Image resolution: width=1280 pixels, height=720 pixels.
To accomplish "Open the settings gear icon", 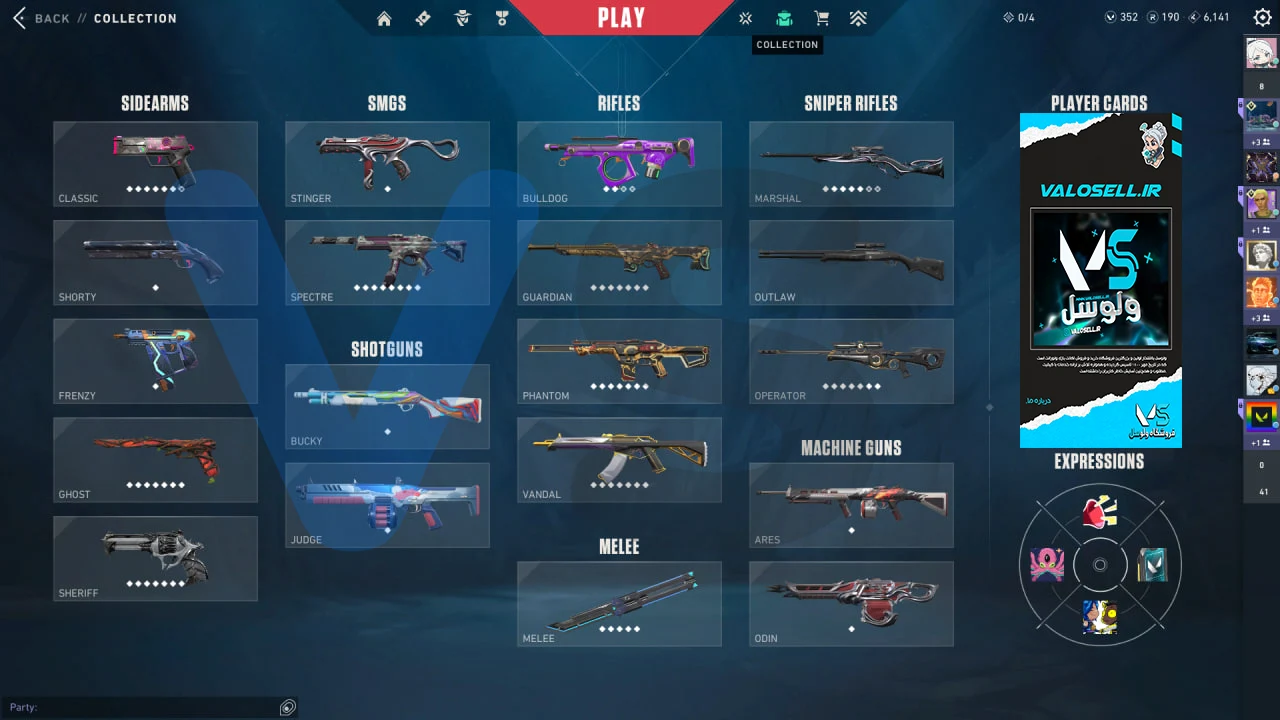I will coord(1262,17).
